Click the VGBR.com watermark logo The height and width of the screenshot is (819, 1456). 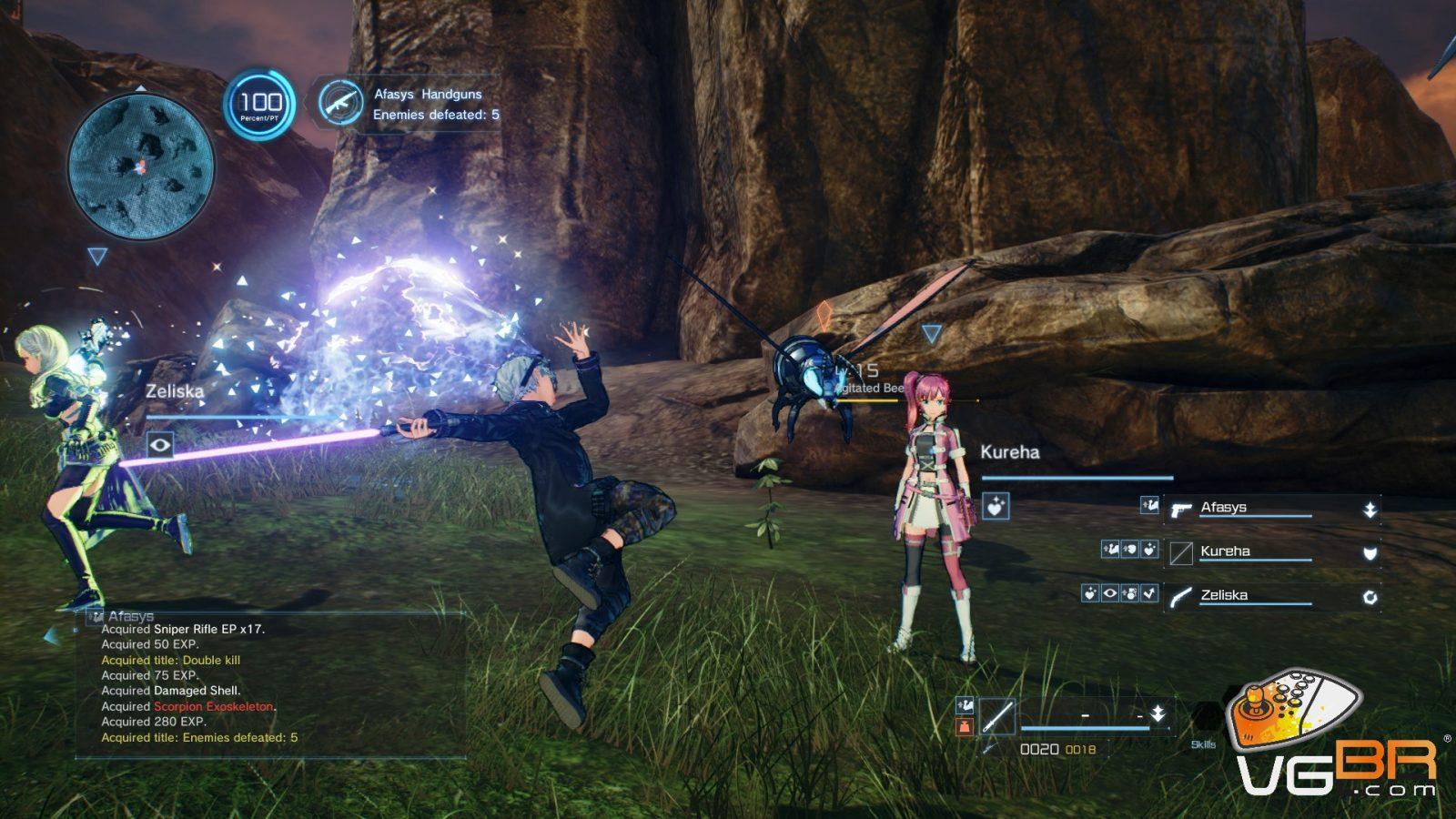pyautogui.click(x=1335, y=739)
